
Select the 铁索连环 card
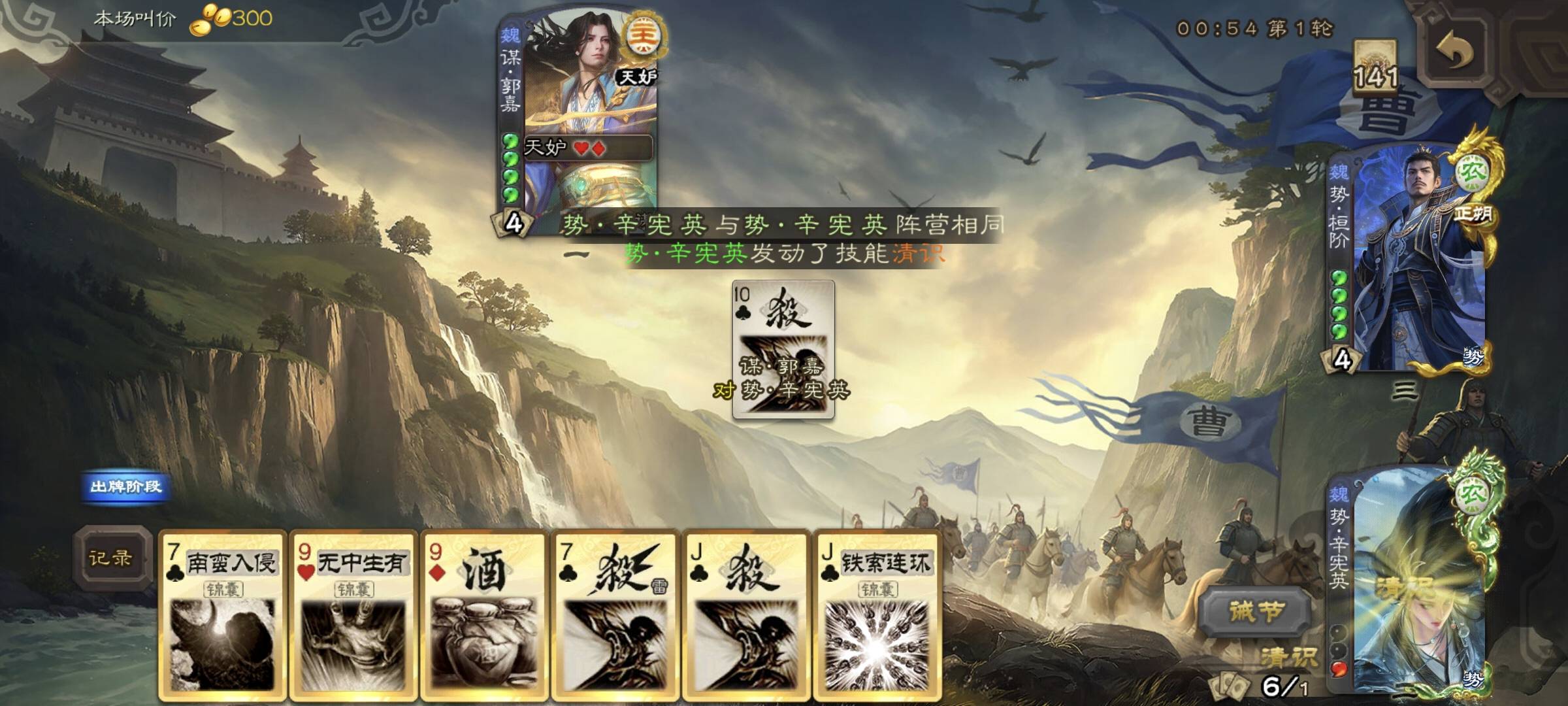pyautogui.click(x=877, y=614)
